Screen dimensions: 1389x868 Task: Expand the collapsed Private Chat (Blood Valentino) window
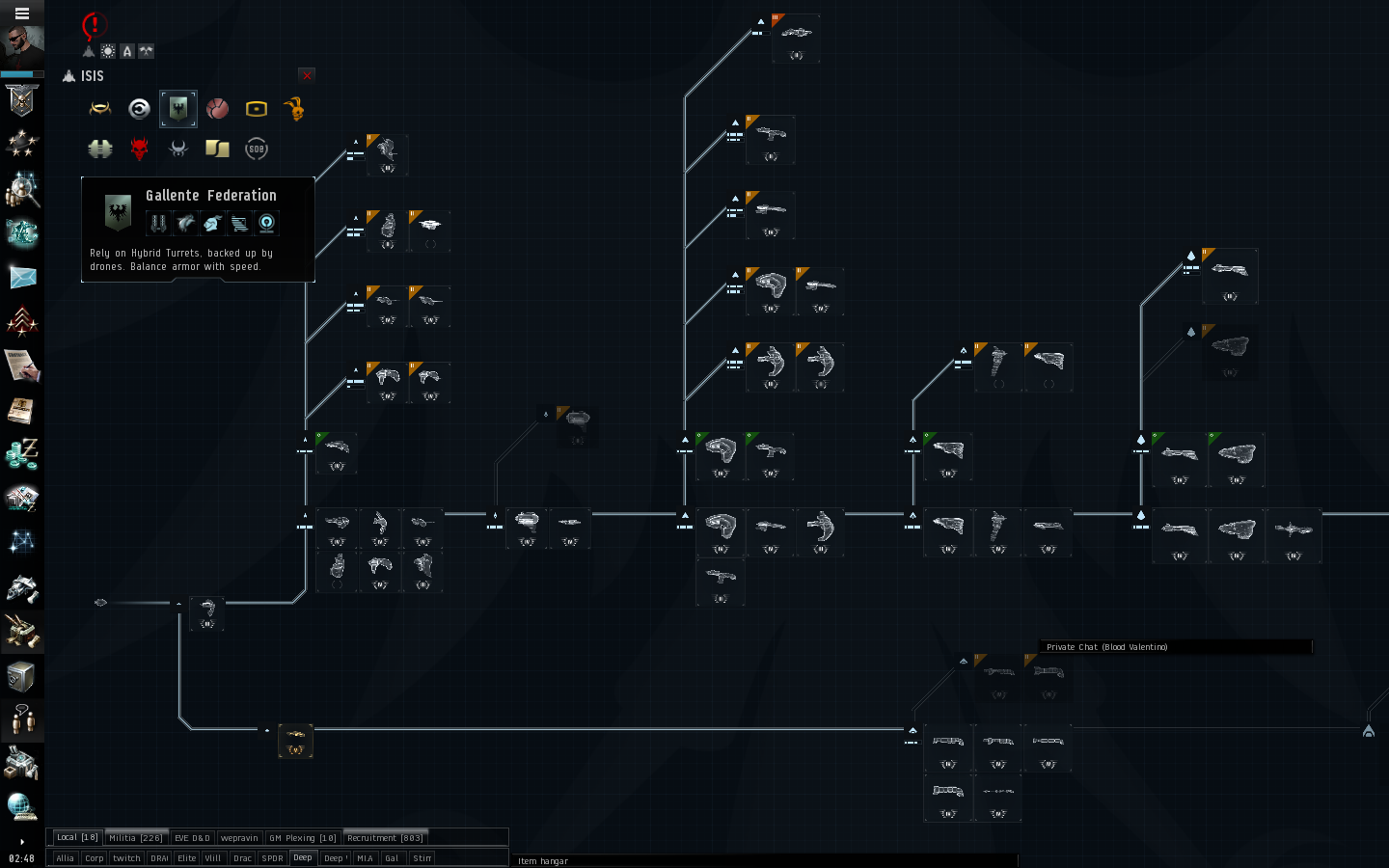pos(1174,647)
